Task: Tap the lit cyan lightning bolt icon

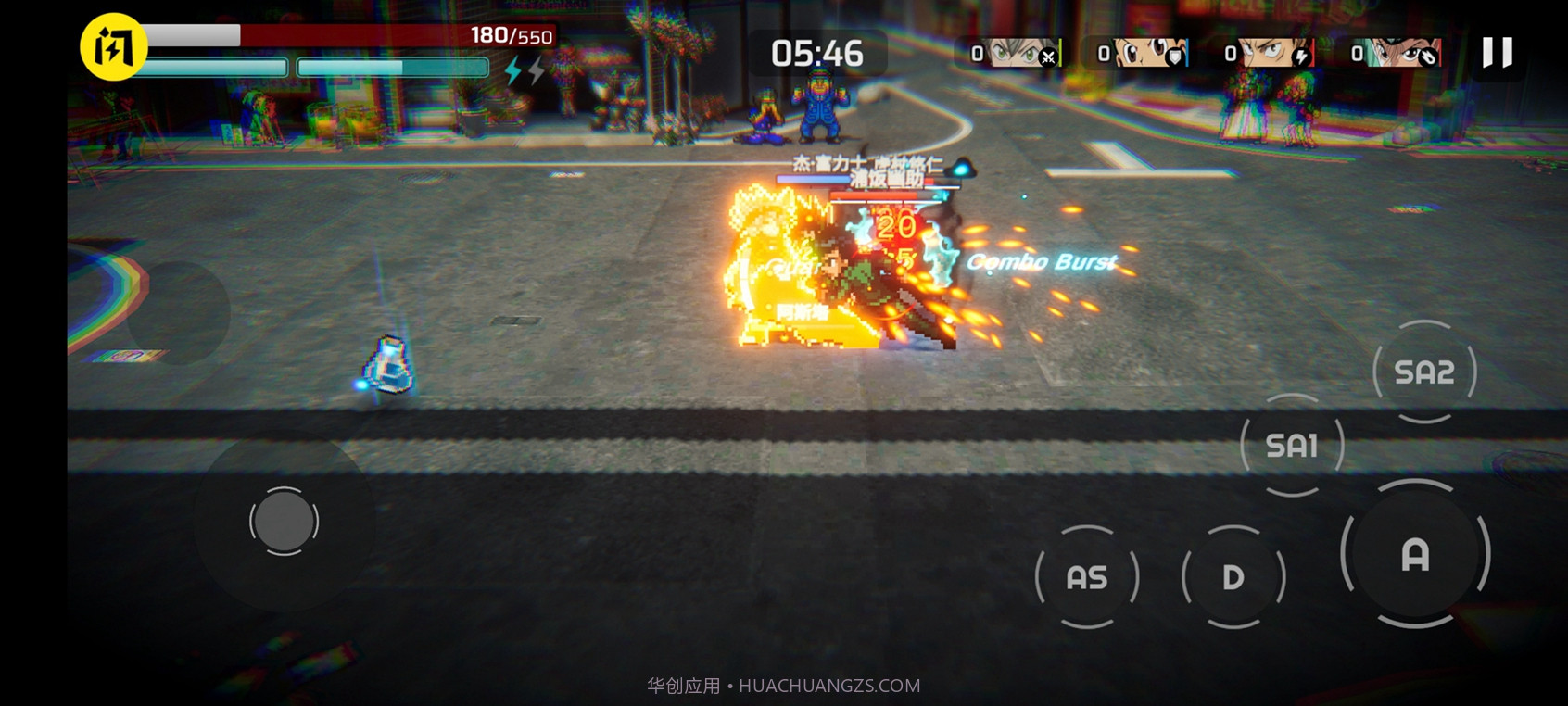Action: pos(512,69)
